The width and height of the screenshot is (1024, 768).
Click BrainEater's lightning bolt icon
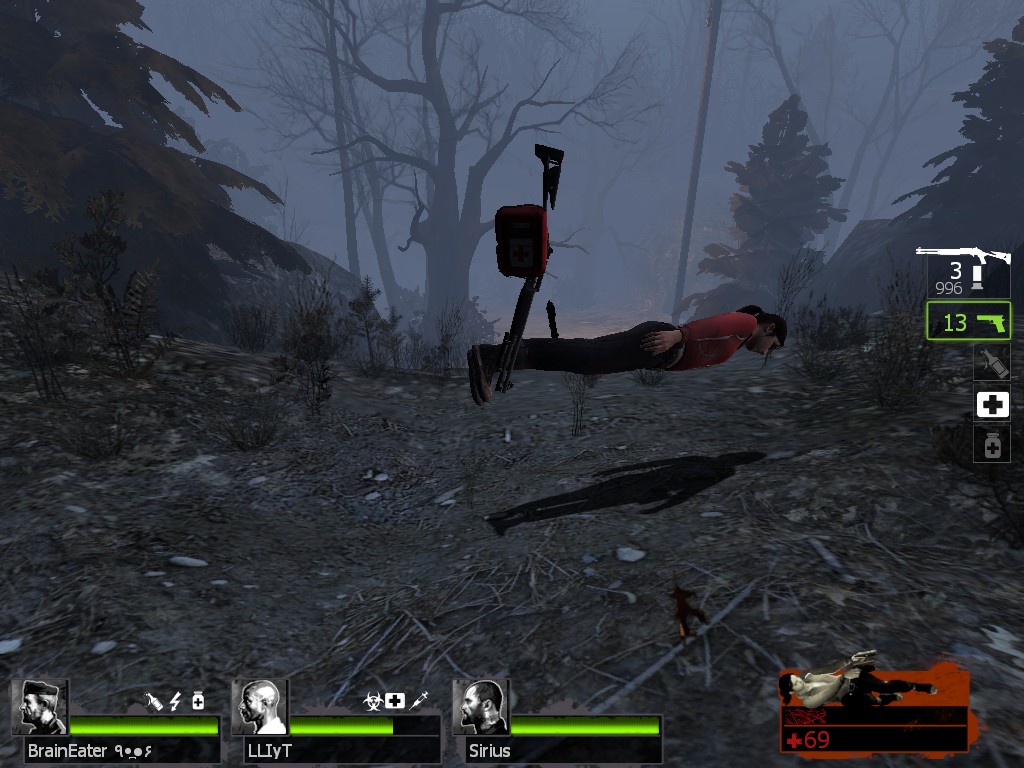pyautogui.click(x=176, y=701)
